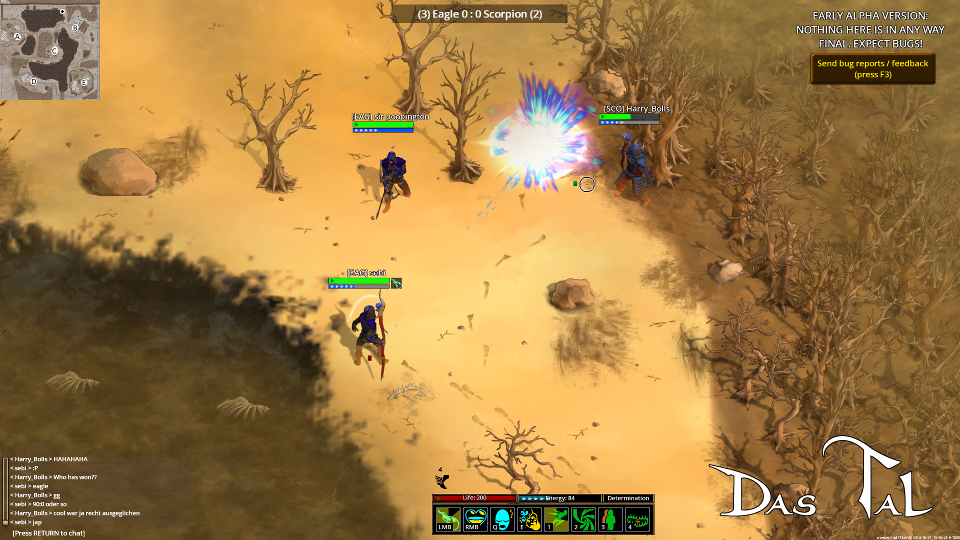Click the striped buff icon above the life bar
The image size is (960, 540).
[441, 479]
